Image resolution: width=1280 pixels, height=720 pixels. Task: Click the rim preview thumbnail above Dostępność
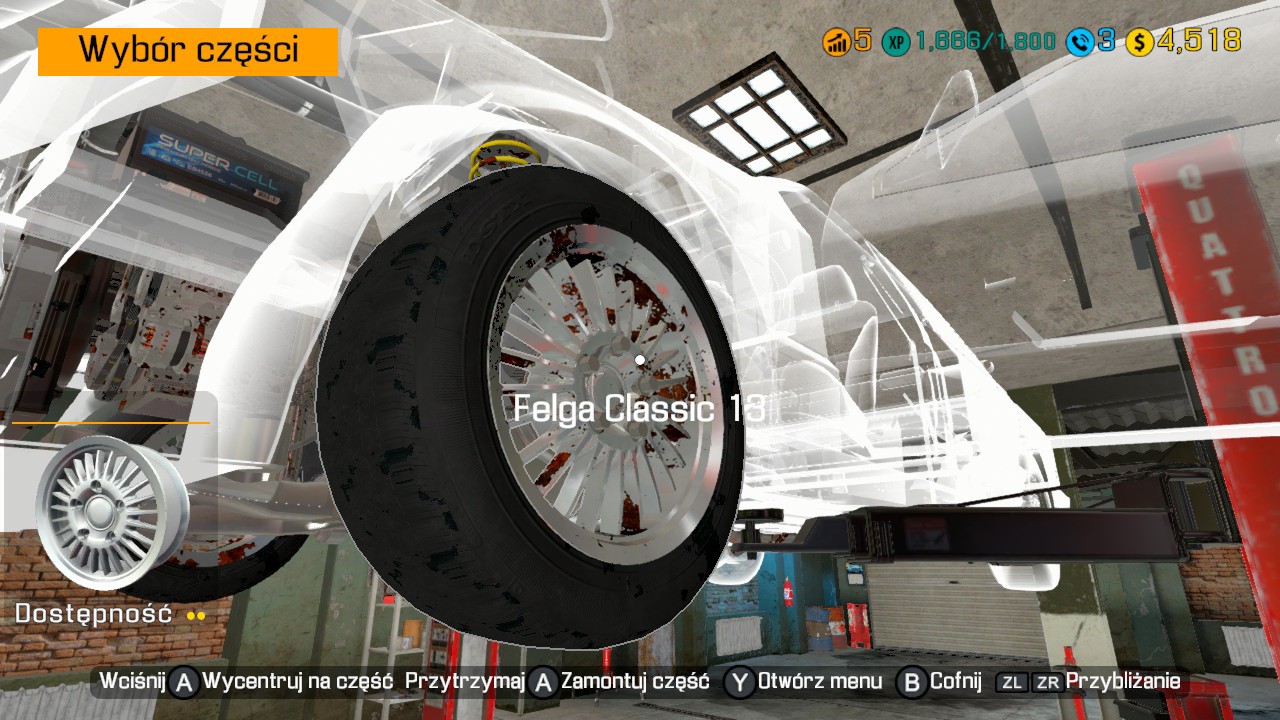point(110,511)
